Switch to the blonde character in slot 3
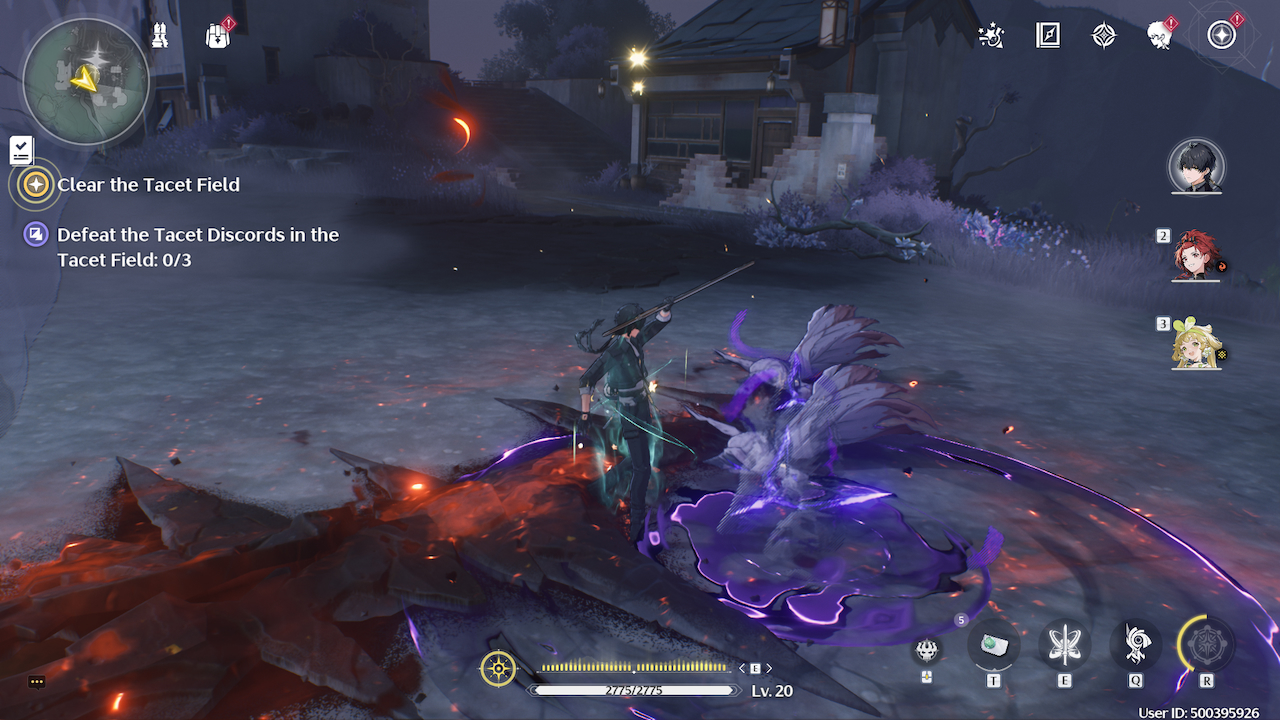 (x=1197, y=345)
